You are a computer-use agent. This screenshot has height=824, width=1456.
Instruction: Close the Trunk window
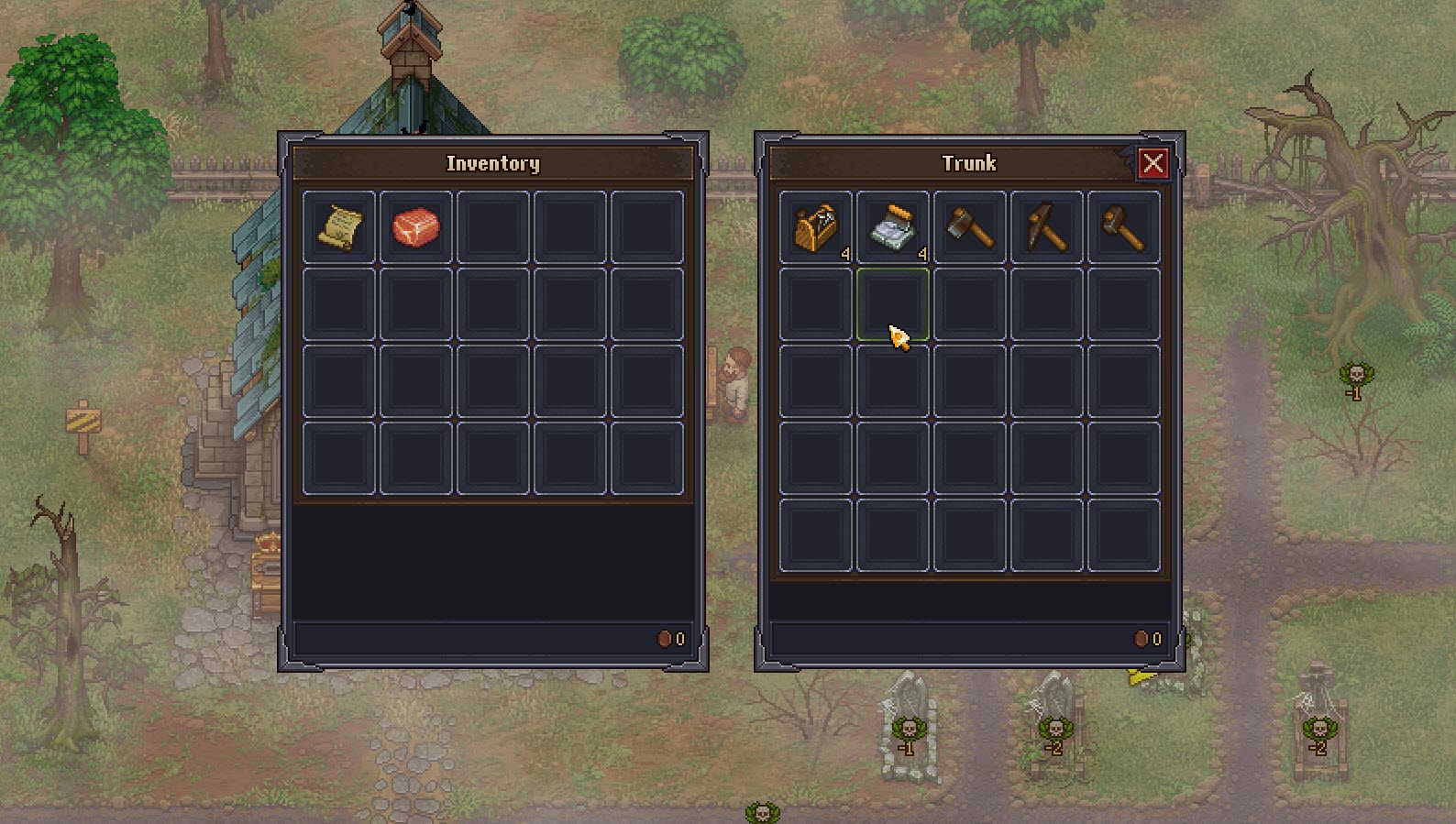(x=1153, y=163)
